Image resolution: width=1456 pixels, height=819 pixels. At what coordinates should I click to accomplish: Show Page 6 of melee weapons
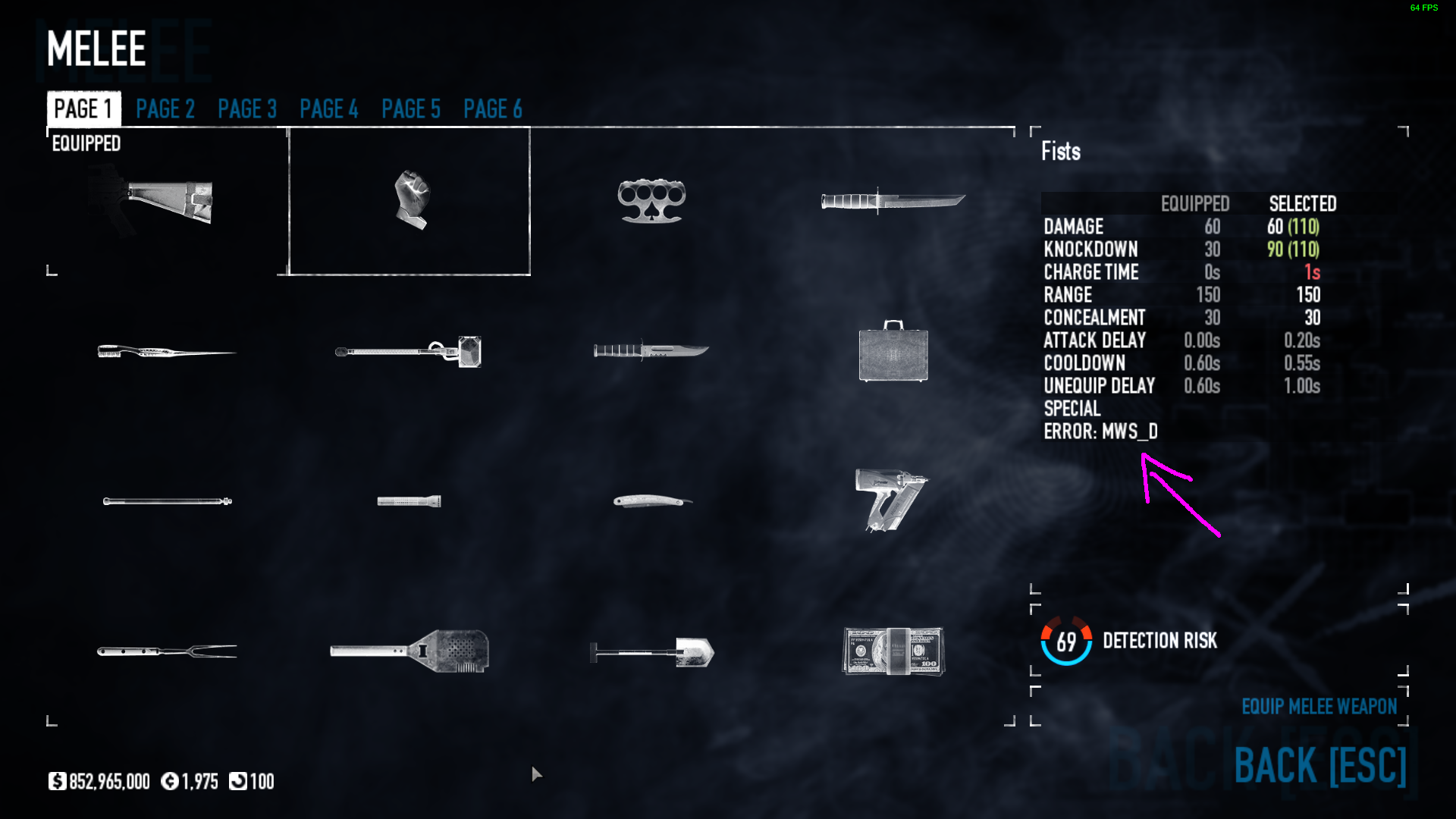[x=493, y=109]
